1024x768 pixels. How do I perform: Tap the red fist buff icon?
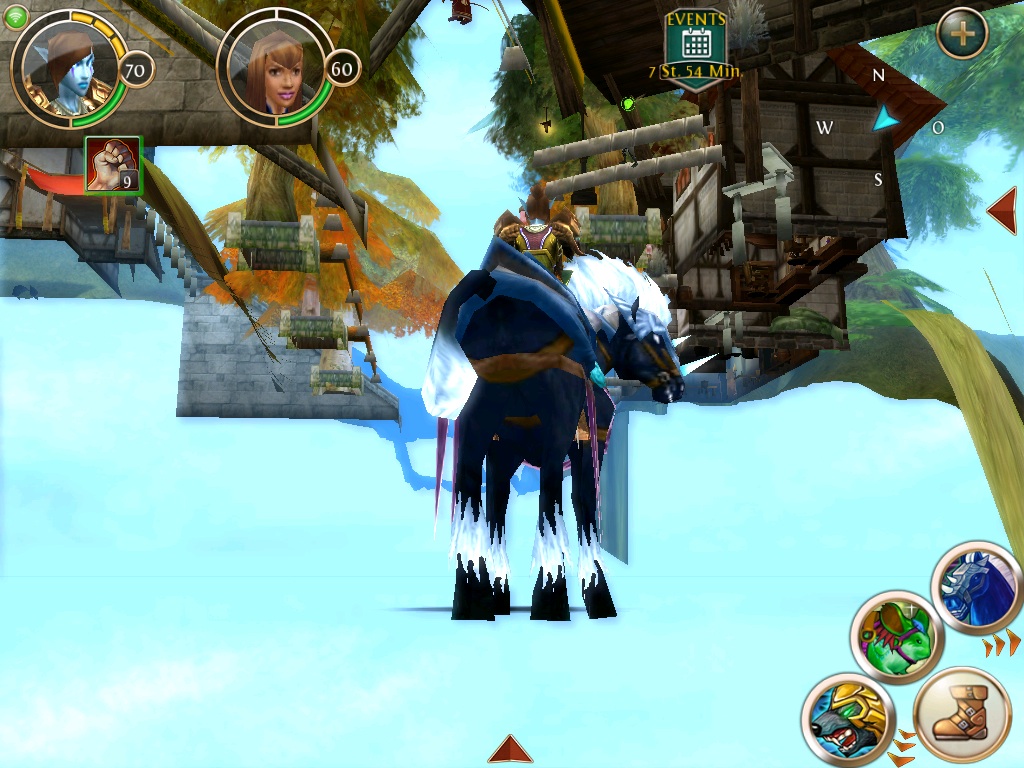(113, 165)
